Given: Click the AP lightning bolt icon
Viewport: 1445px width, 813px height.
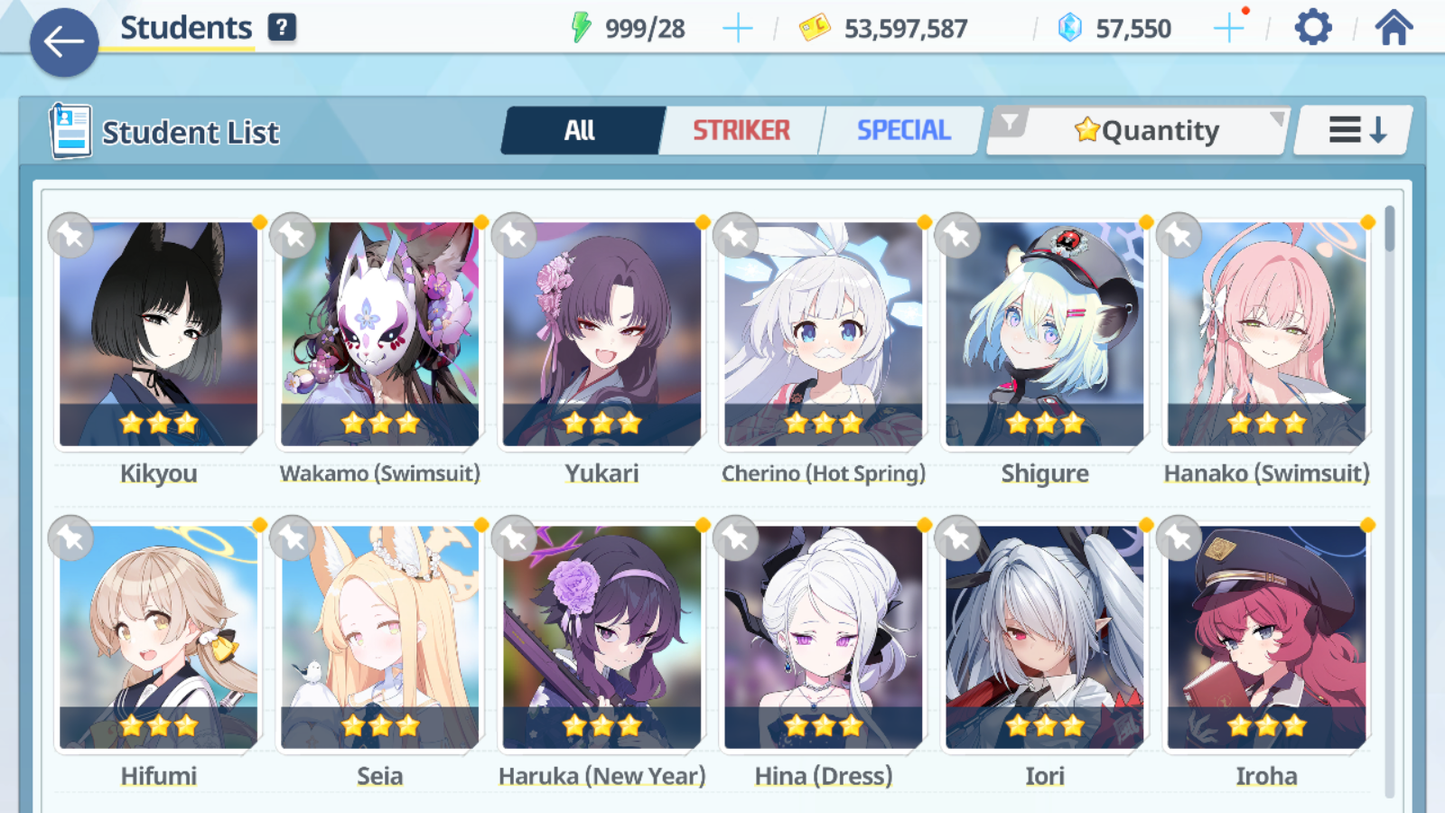Looking at the screenshot, I should coord(578,28).
